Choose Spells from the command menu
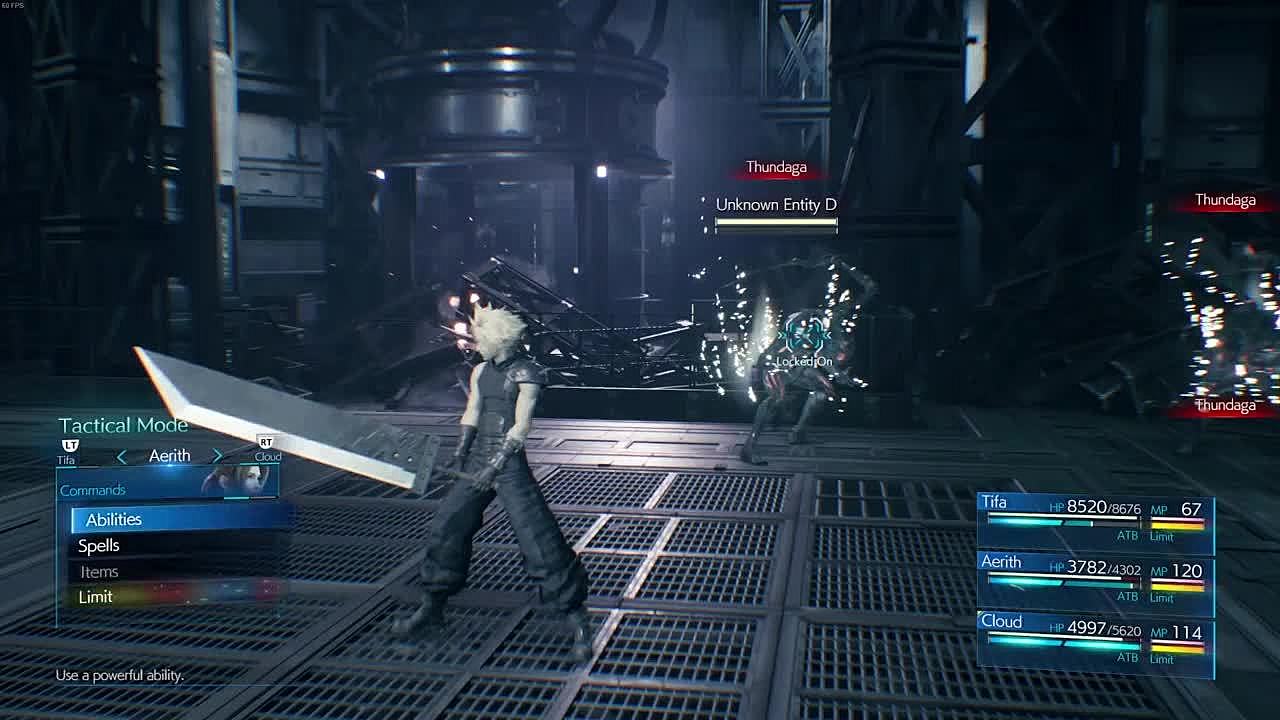Image resolution: width=1280 pixels, height=720 pixels. click(99, 546)
